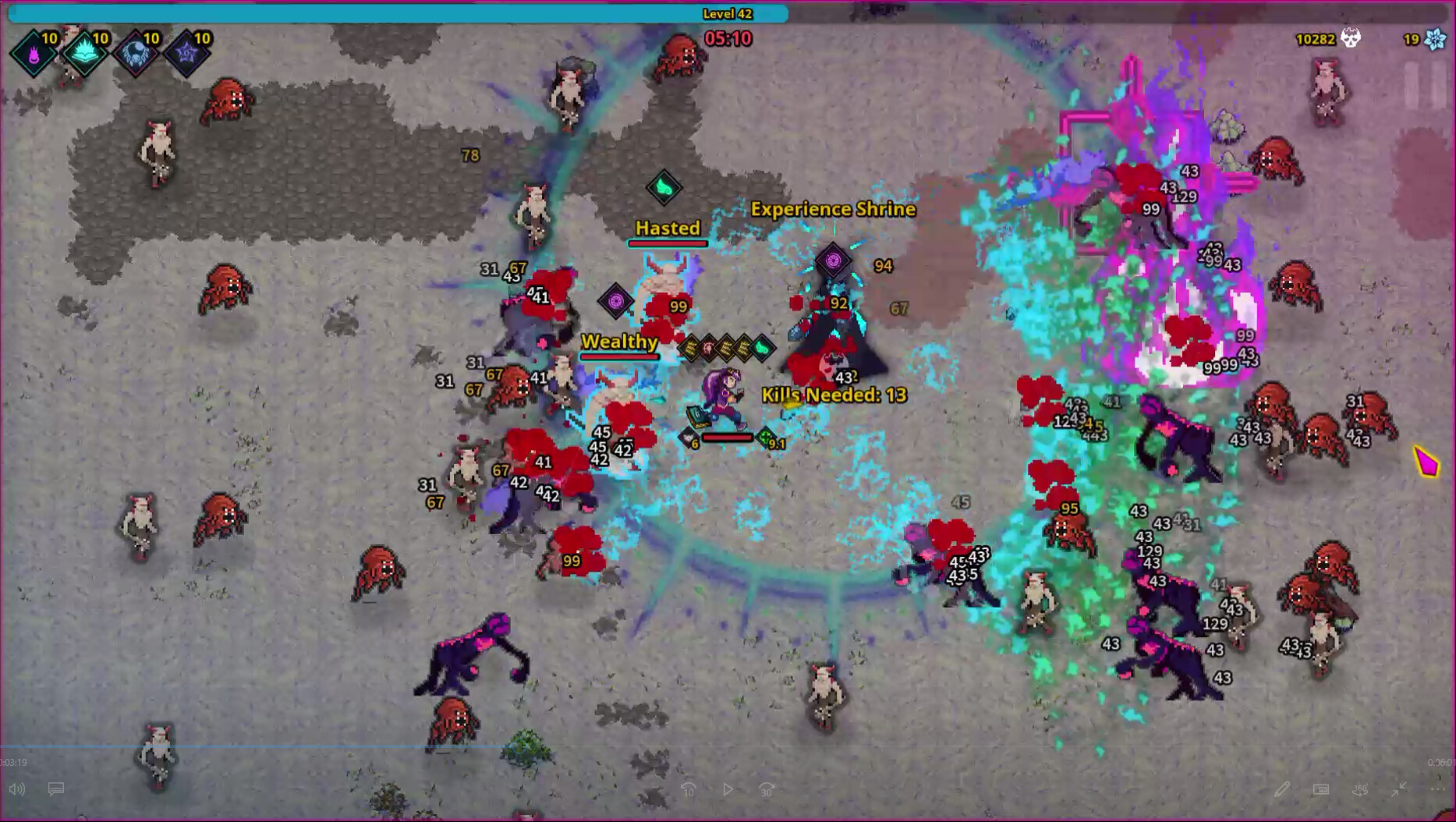This screenshot has width=1456, height=822.
Task: Open the 360 playback speed selector
Action: [x=1362, y=789]
